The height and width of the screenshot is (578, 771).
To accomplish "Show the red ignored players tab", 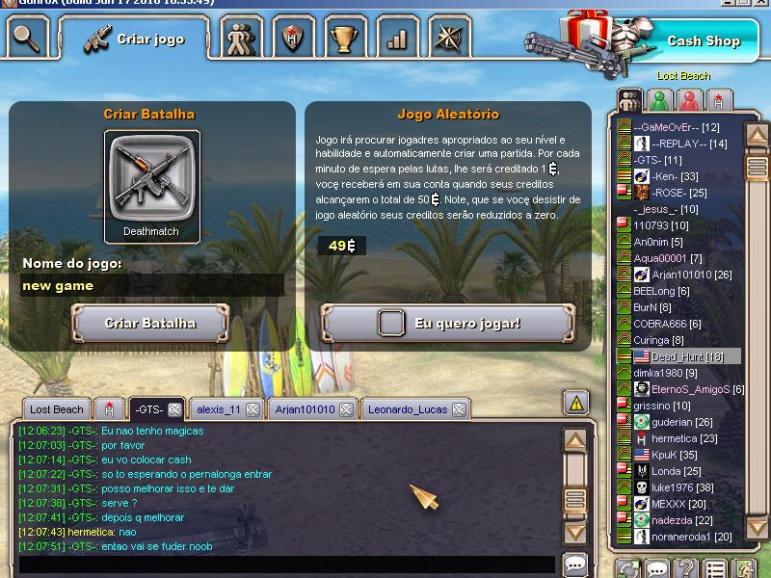I will click(x=688, y=100).
